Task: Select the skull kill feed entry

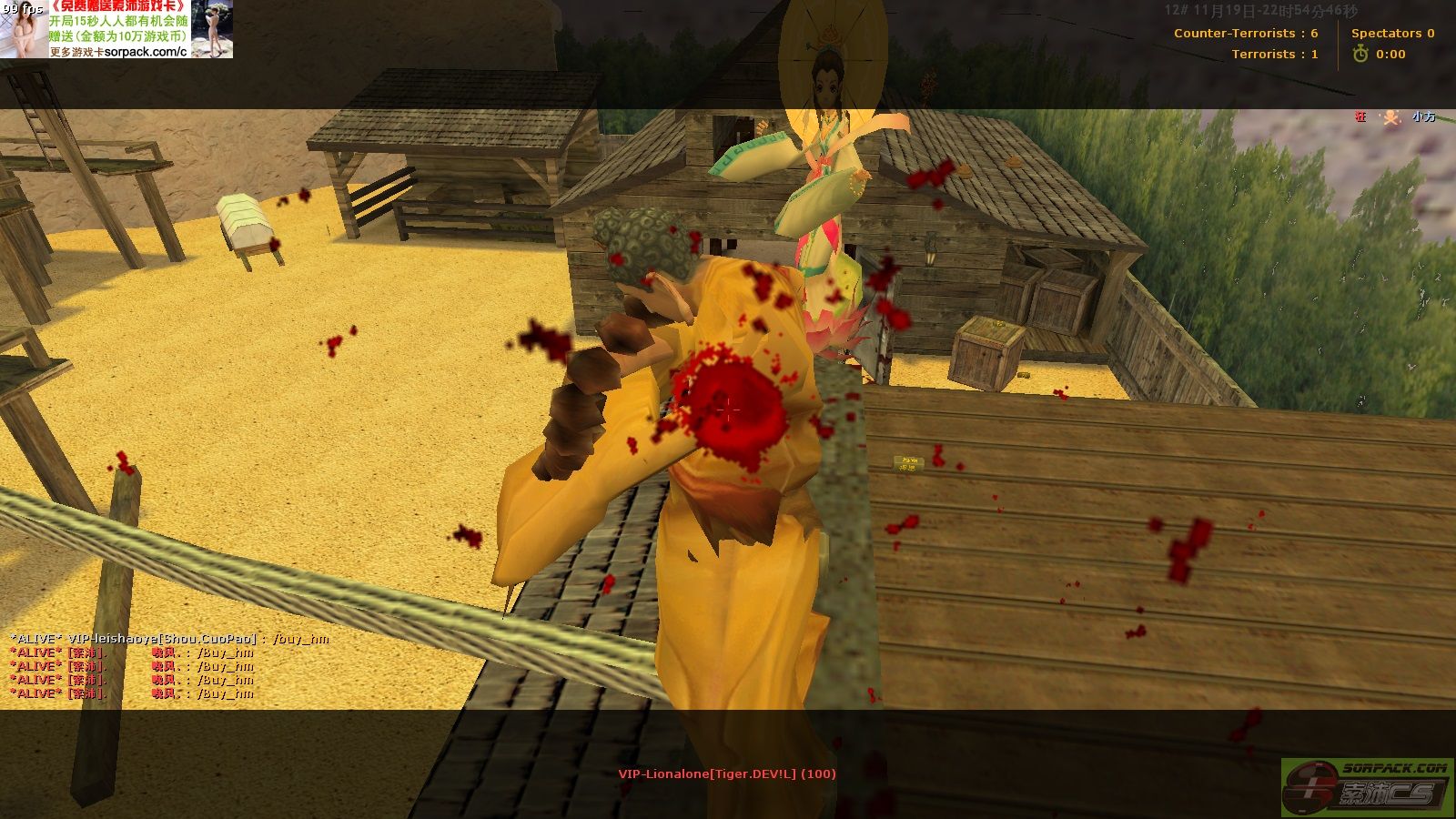Action: pyautogui.click(x=1391, y=117)
